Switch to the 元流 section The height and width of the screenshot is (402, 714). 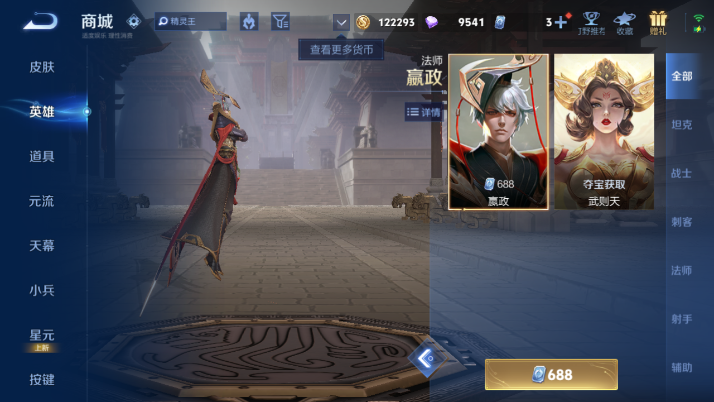pos(42,201)
